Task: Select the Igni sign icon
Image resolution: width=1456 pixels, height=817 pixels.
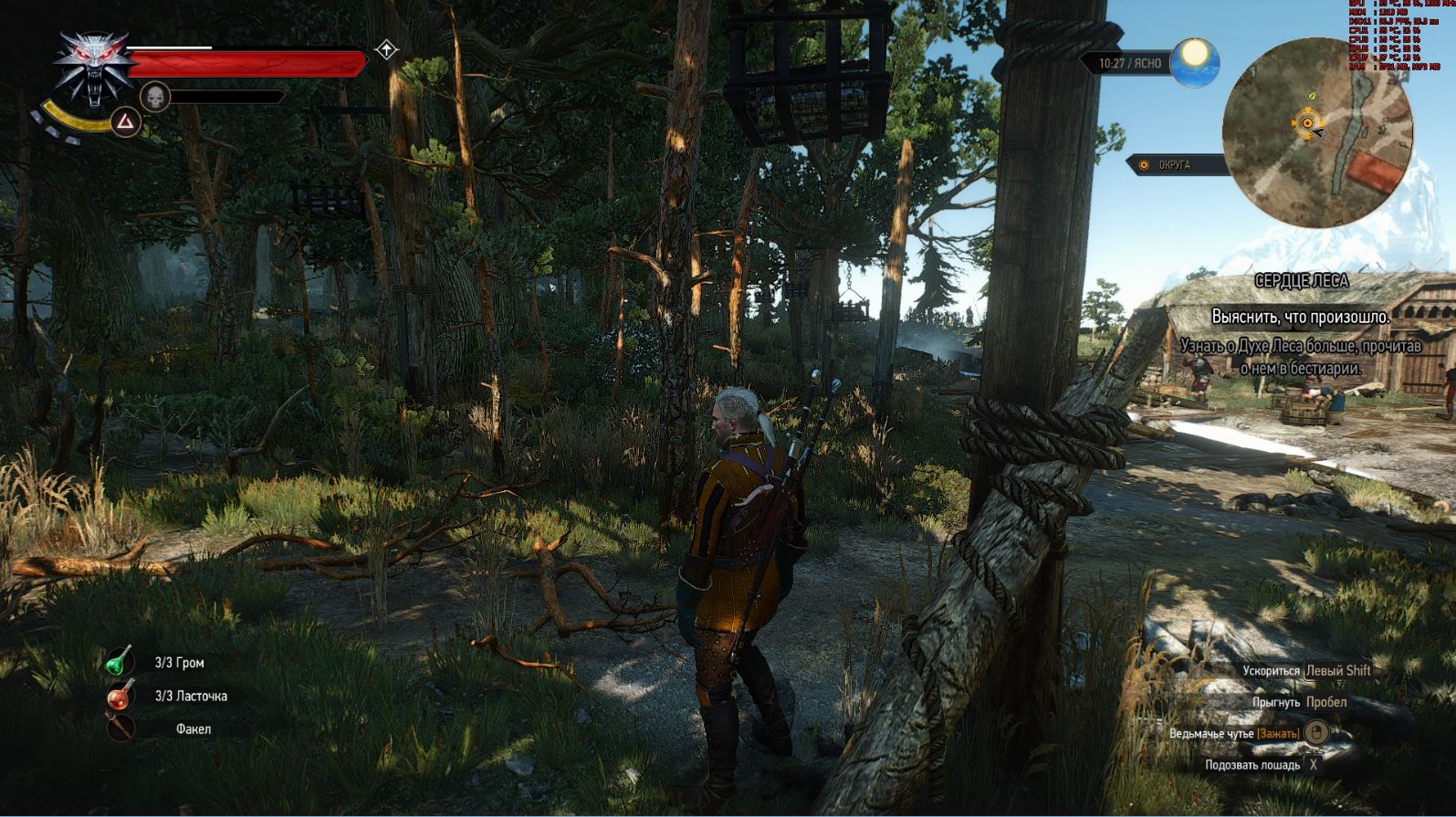Action: click(125, 121)
